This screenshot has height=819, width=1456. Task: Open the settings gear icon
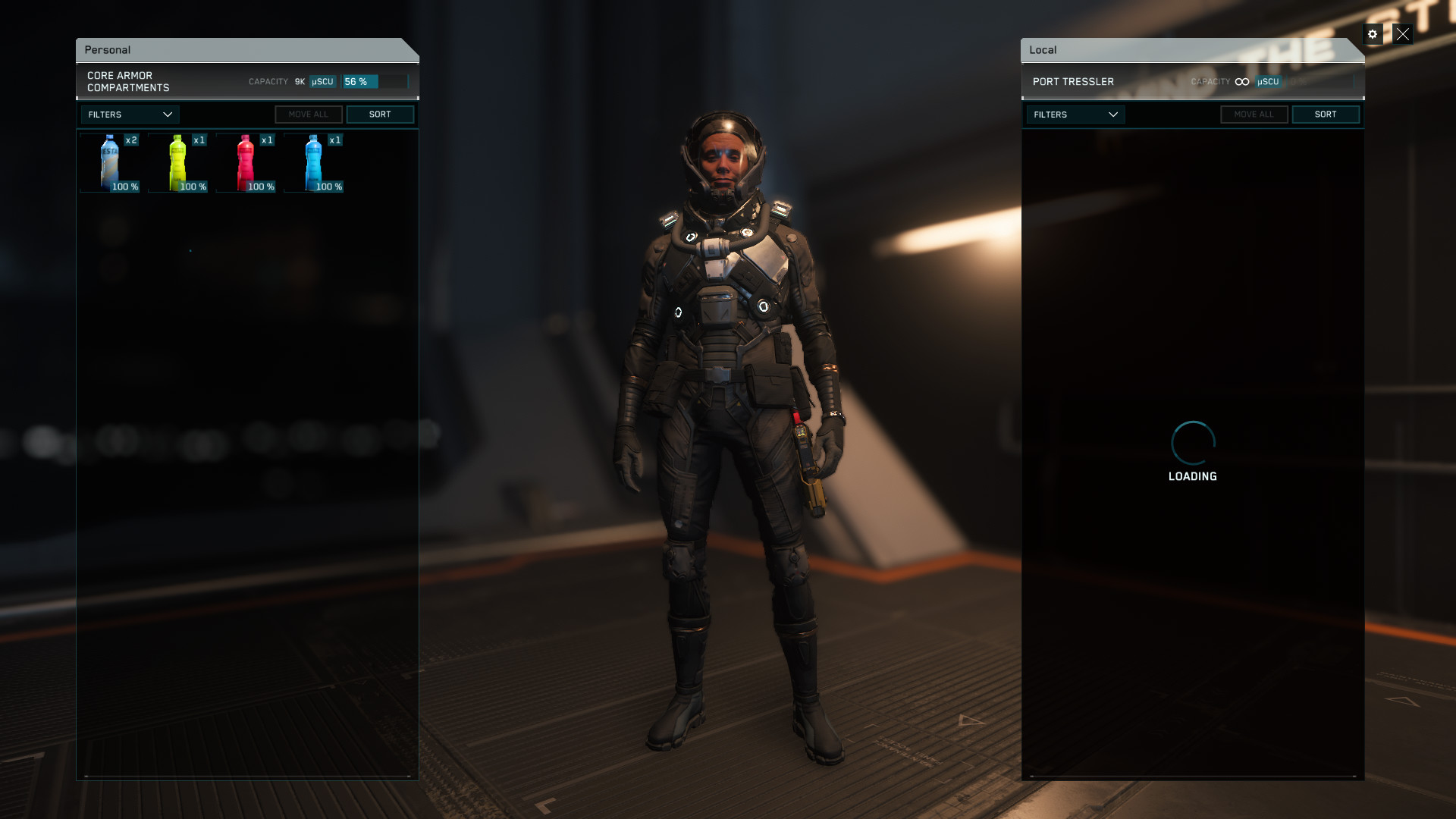[1373, 34]
